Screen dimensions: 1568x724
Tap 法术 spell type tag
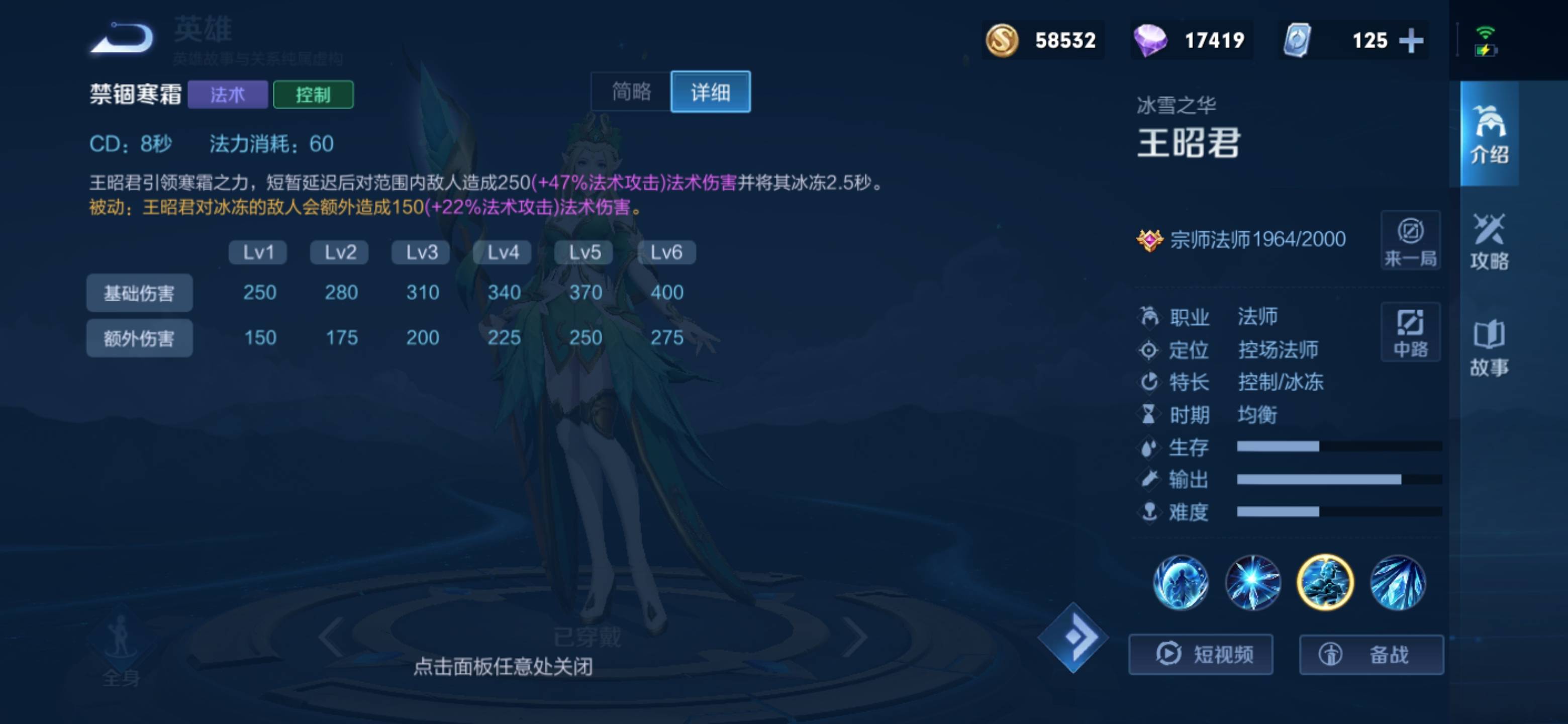click(x=228, y=95)
